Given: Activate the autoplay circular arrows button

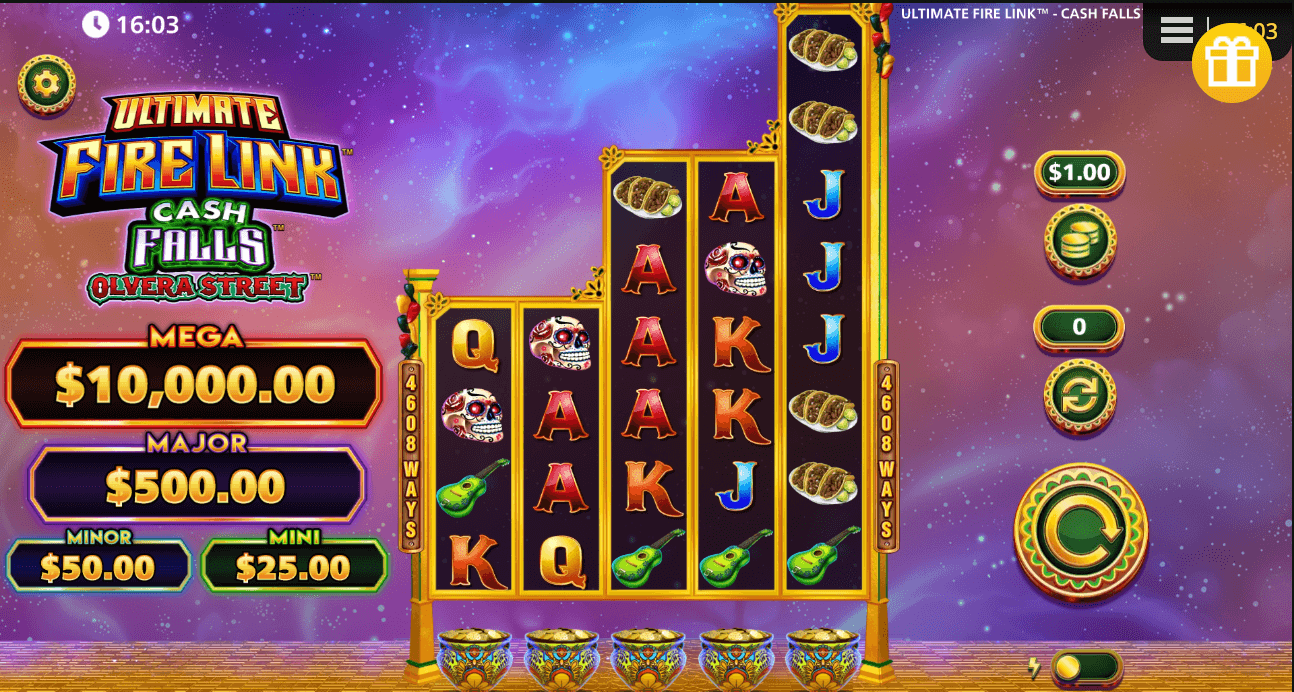Looking at the screenshot, I should tap(1080, 396).
